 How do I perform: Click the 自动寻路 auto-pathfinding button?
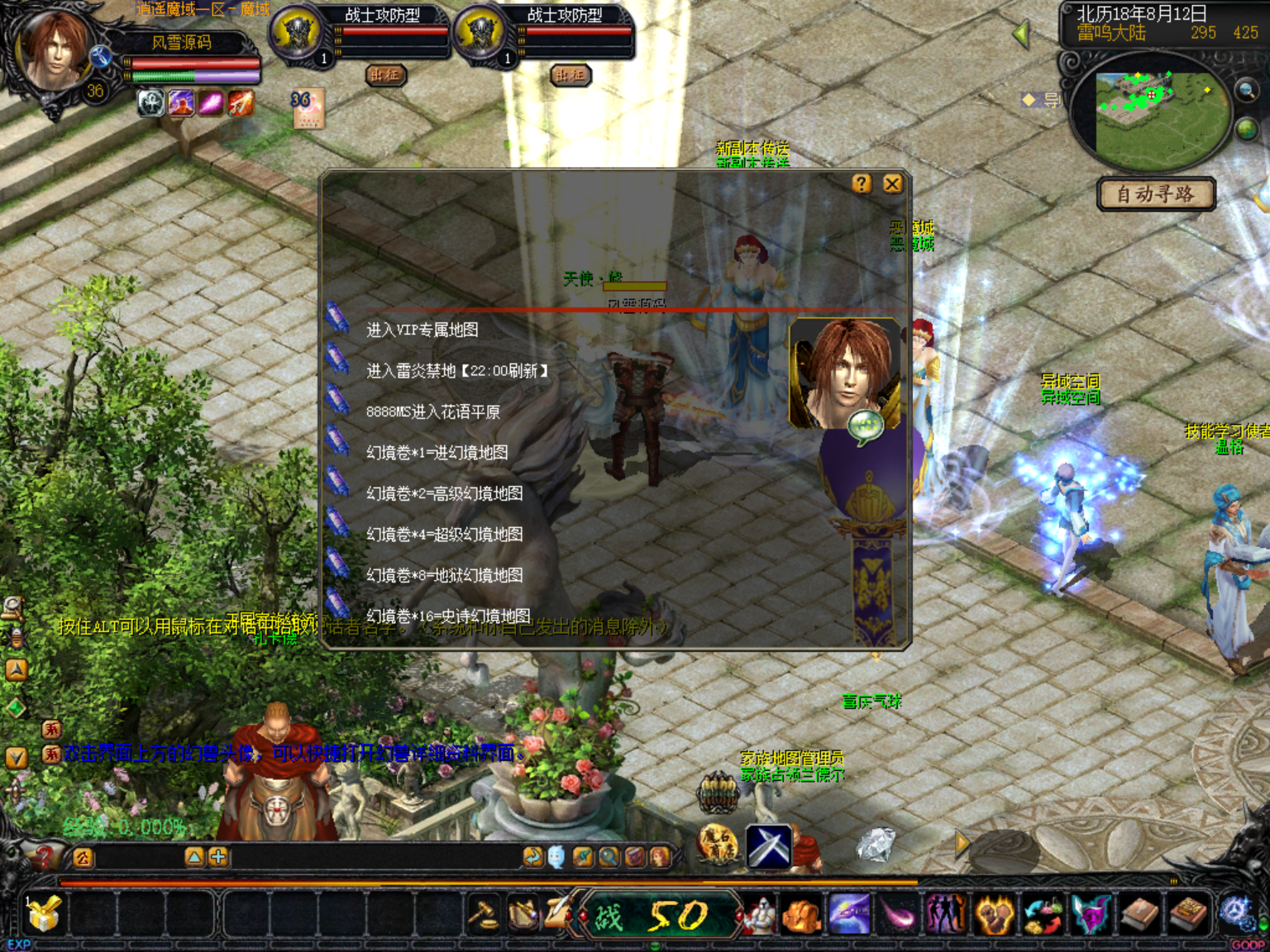point(1156,194)
